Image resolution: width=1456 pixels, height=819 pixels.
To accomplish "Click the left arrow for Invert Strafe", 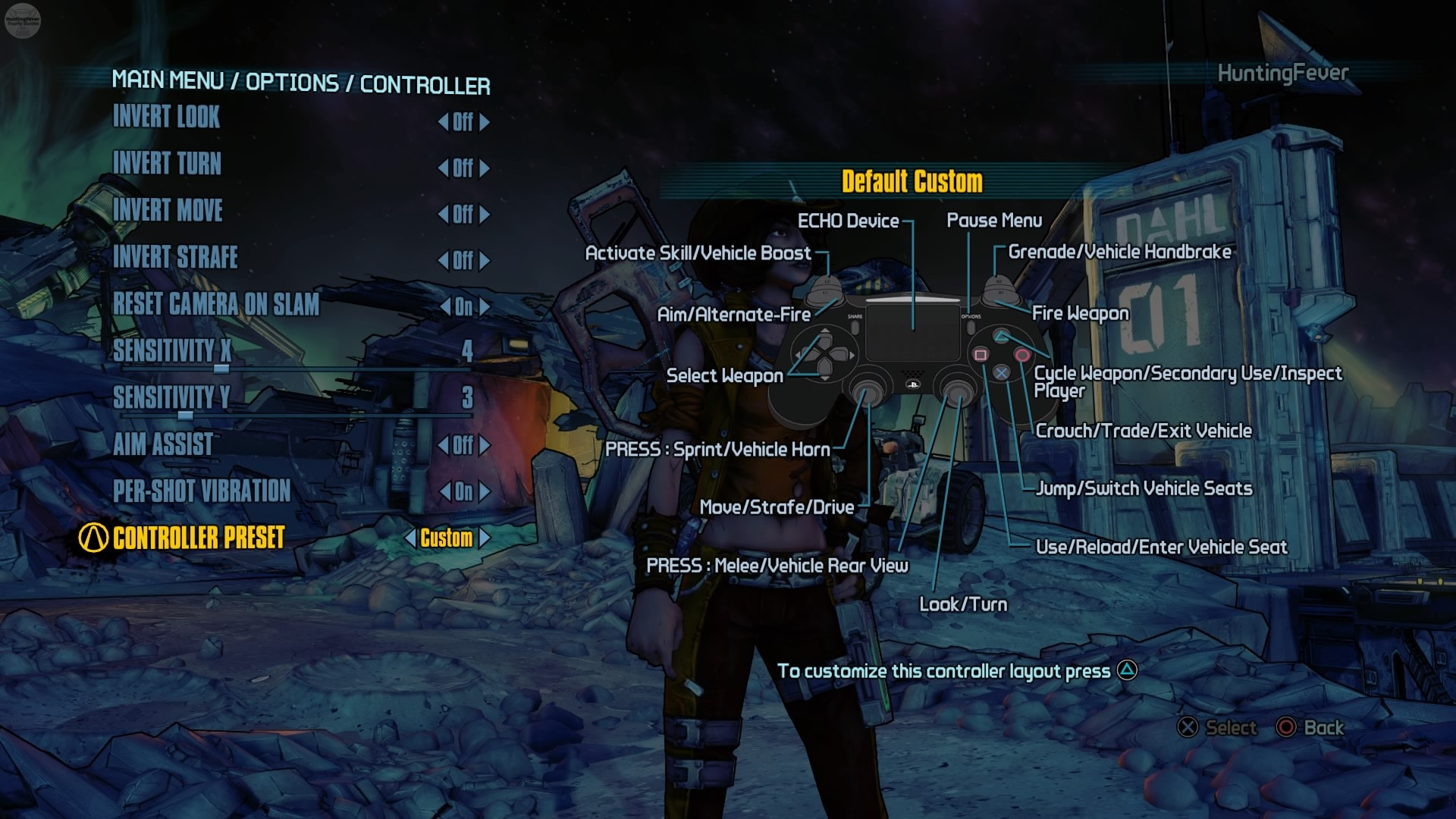I will pyautogui.click(x=443, y=261).
